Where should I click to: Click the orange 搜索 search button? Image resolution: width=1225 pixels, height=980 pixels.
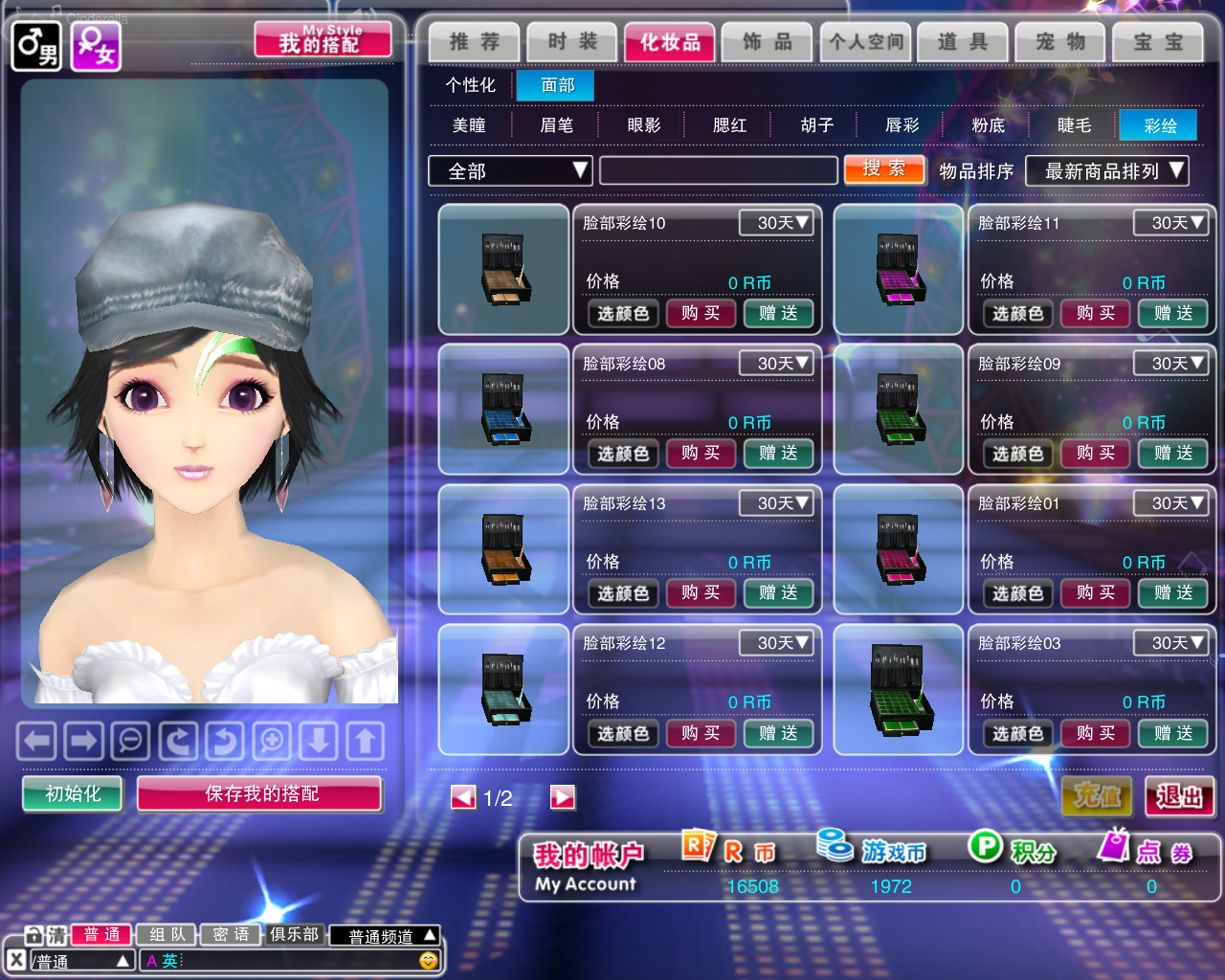pyautogui.click(x=883, y=169)
